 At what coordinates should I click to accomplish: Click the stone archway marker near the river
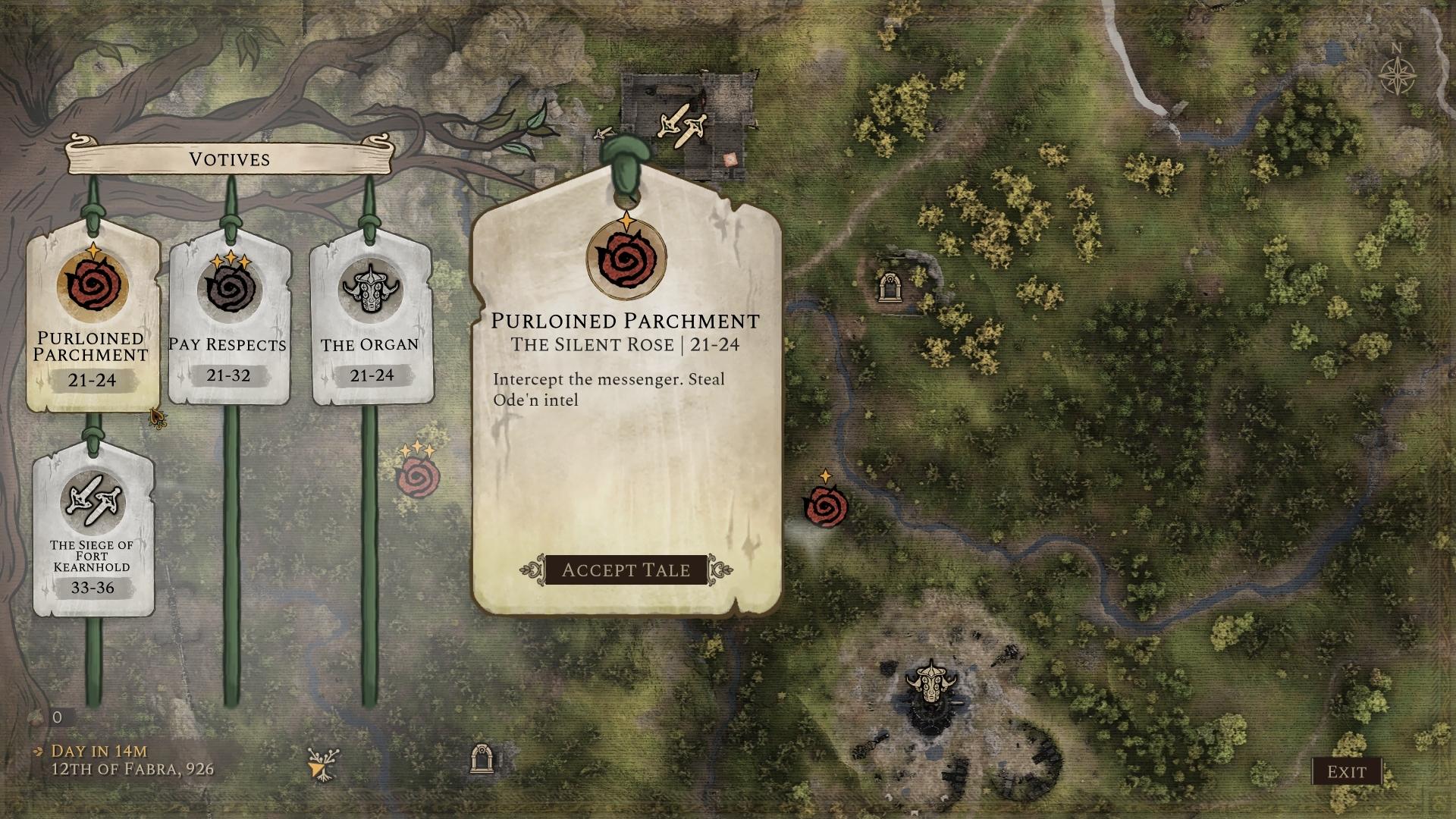[889, 287]
